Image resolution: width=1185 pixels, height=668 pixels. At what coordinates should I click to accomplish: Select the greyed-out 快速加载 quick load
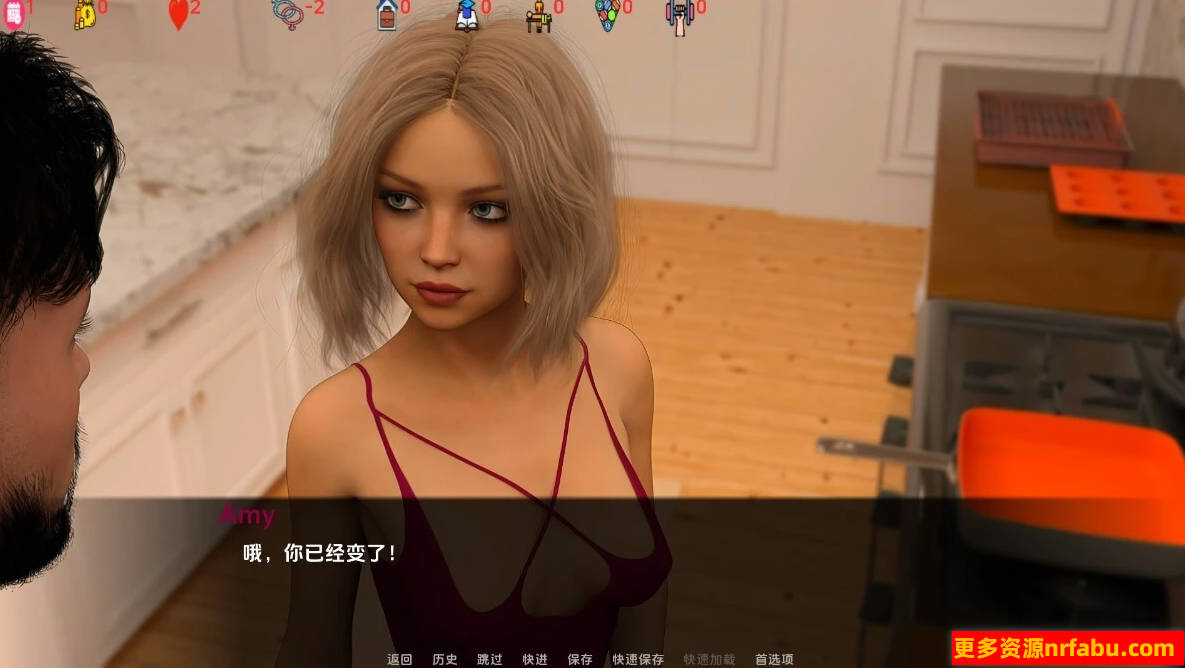click(x=709, y=659)
